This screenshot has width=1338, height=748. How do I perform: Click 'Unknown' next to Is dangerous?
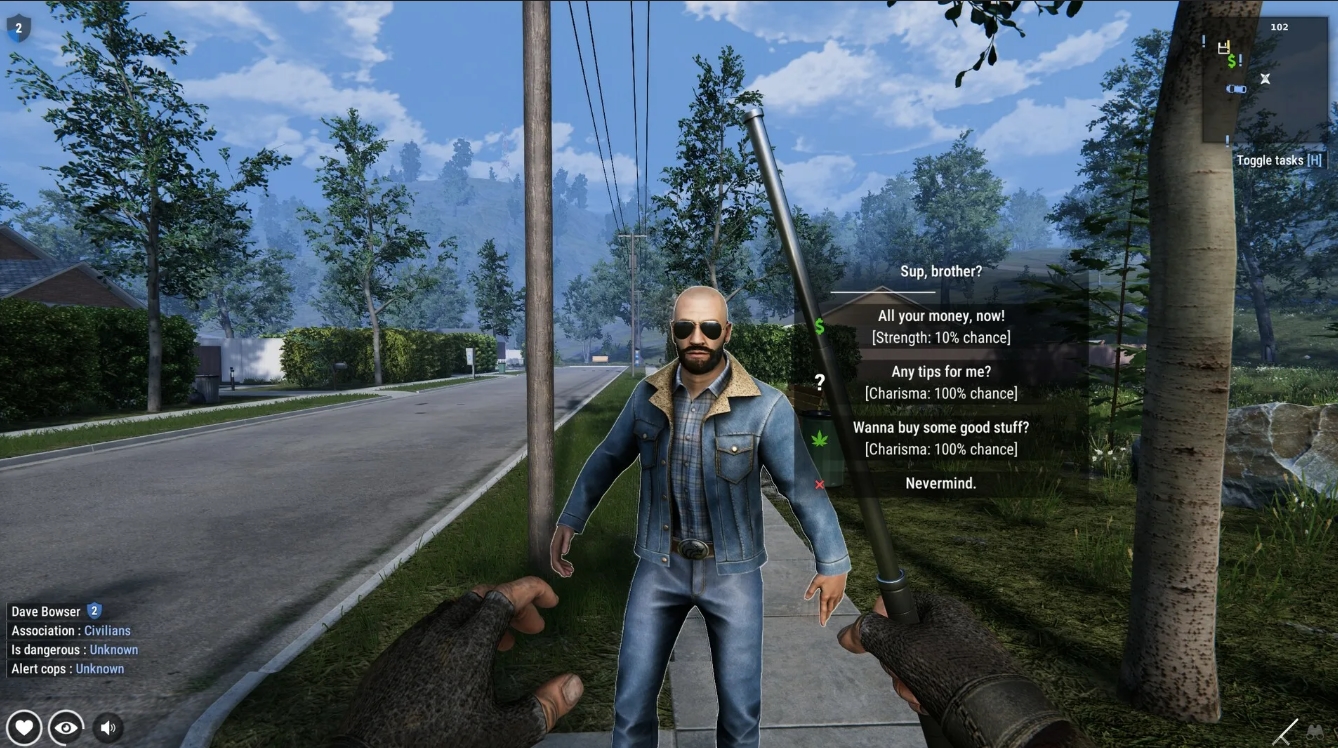coord(113,649)
